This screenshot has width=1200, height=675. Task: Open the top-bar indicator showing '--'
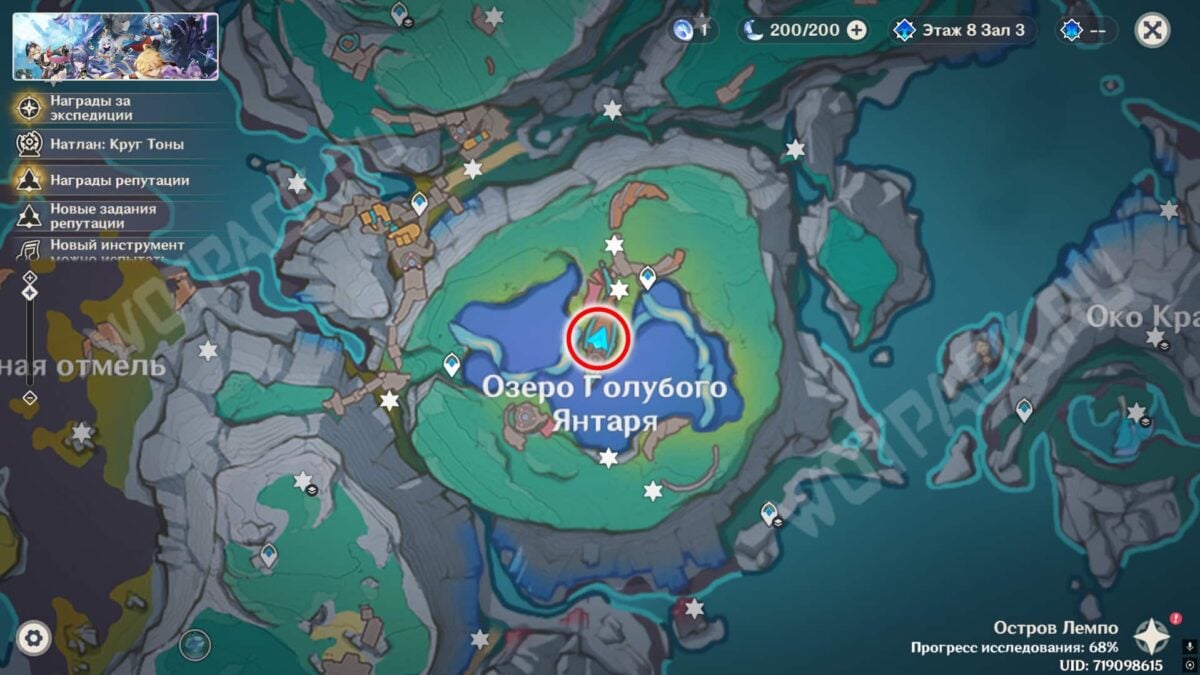pyautogui.click(x=1085, y=30)
